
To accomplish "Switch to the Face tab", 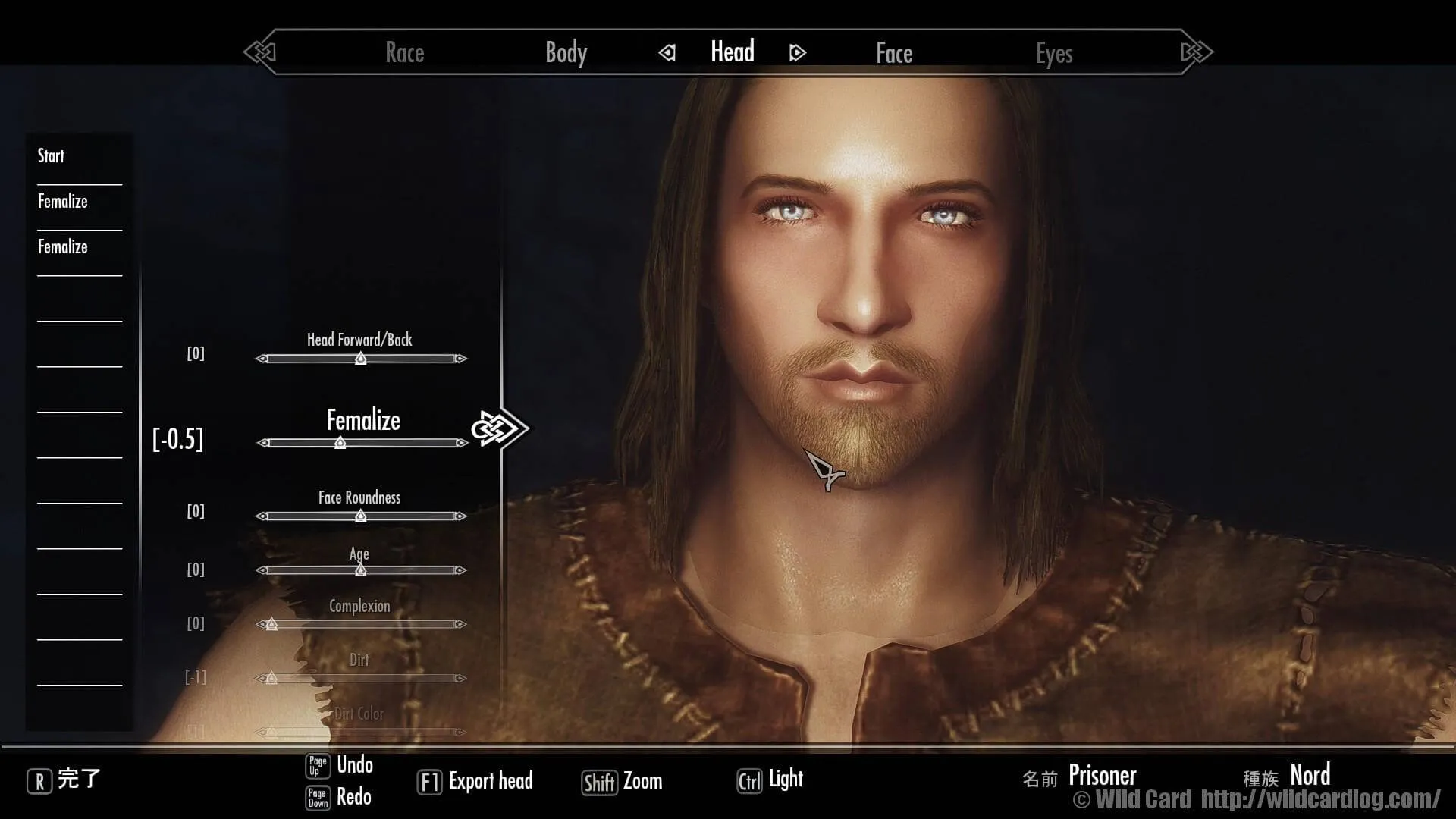I will click(894, 53).
